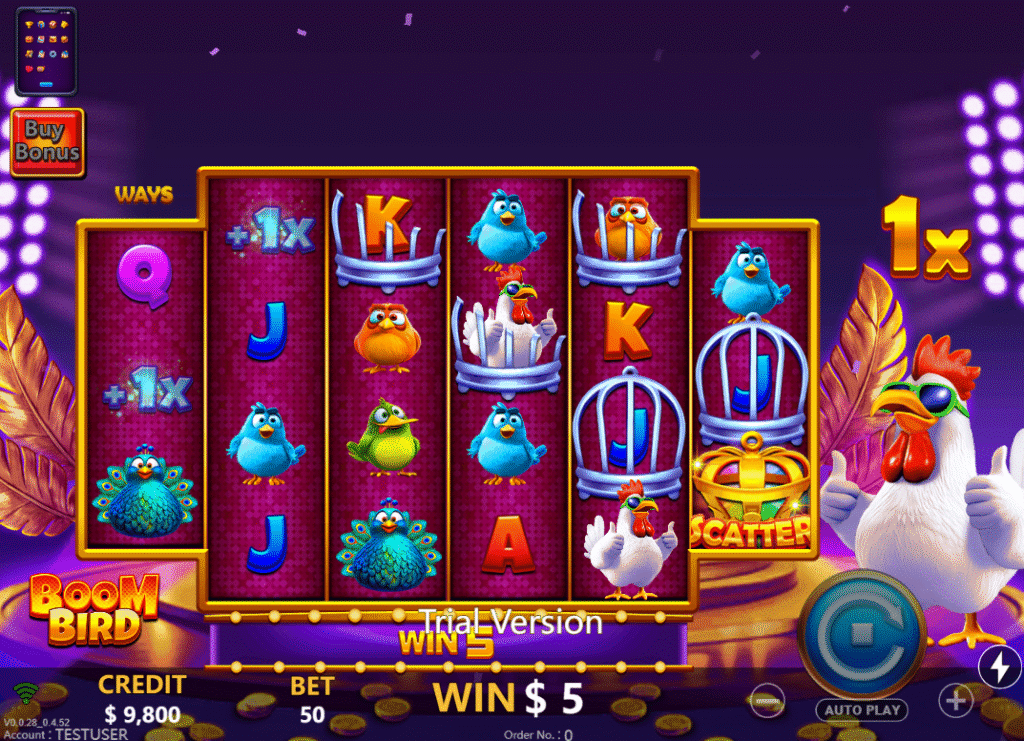Screen dimensions: 1024x741
Task: Enable Auto Play
Action: tap(860, 710)
